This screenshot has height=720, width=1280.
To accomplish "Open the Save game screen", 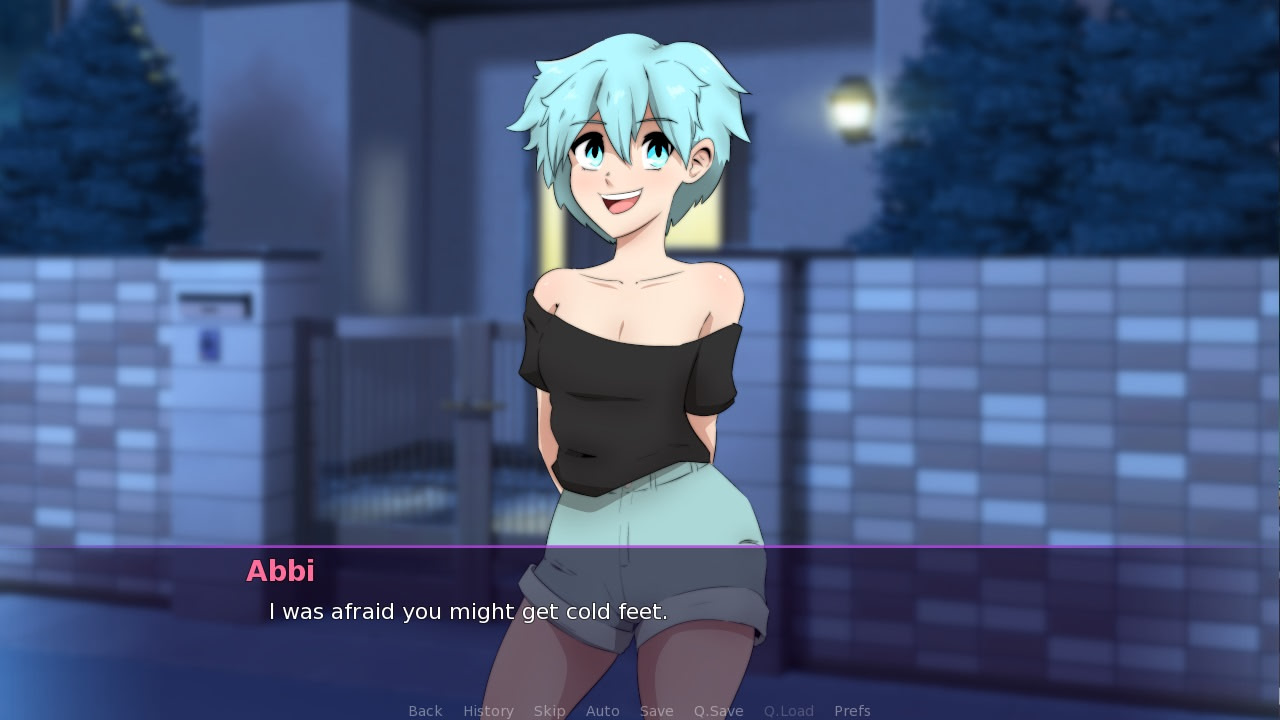I will [x=656, y=711].
